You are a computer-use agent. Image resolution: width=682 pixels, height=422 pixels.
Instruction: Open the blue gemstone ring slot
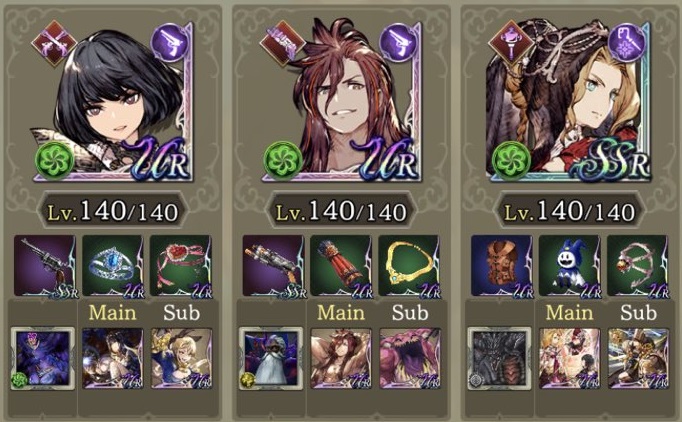tap(110, 267)
